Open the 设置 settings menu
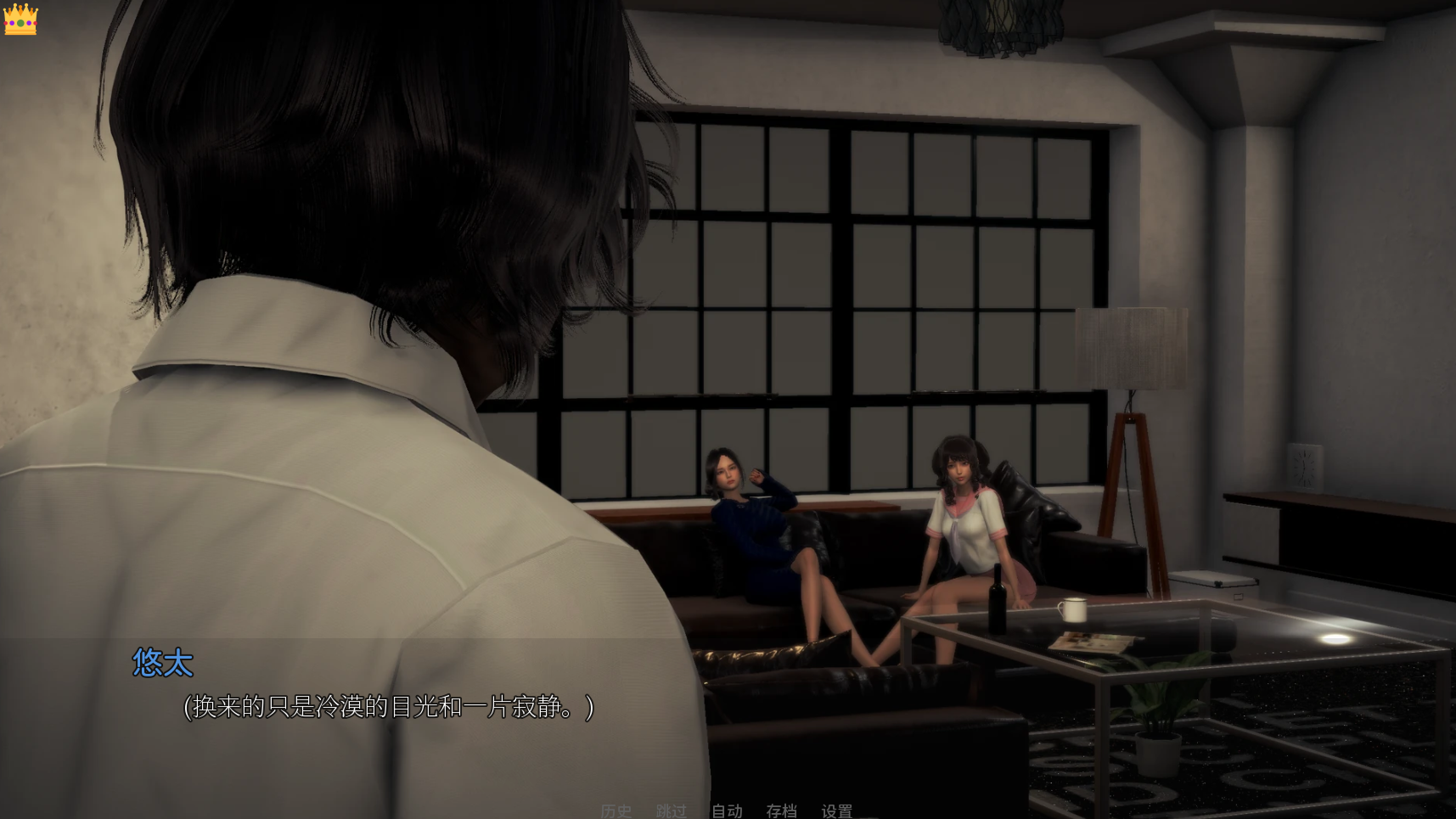The width and height of the screenshot is (1456, 819). pos(836,811)
